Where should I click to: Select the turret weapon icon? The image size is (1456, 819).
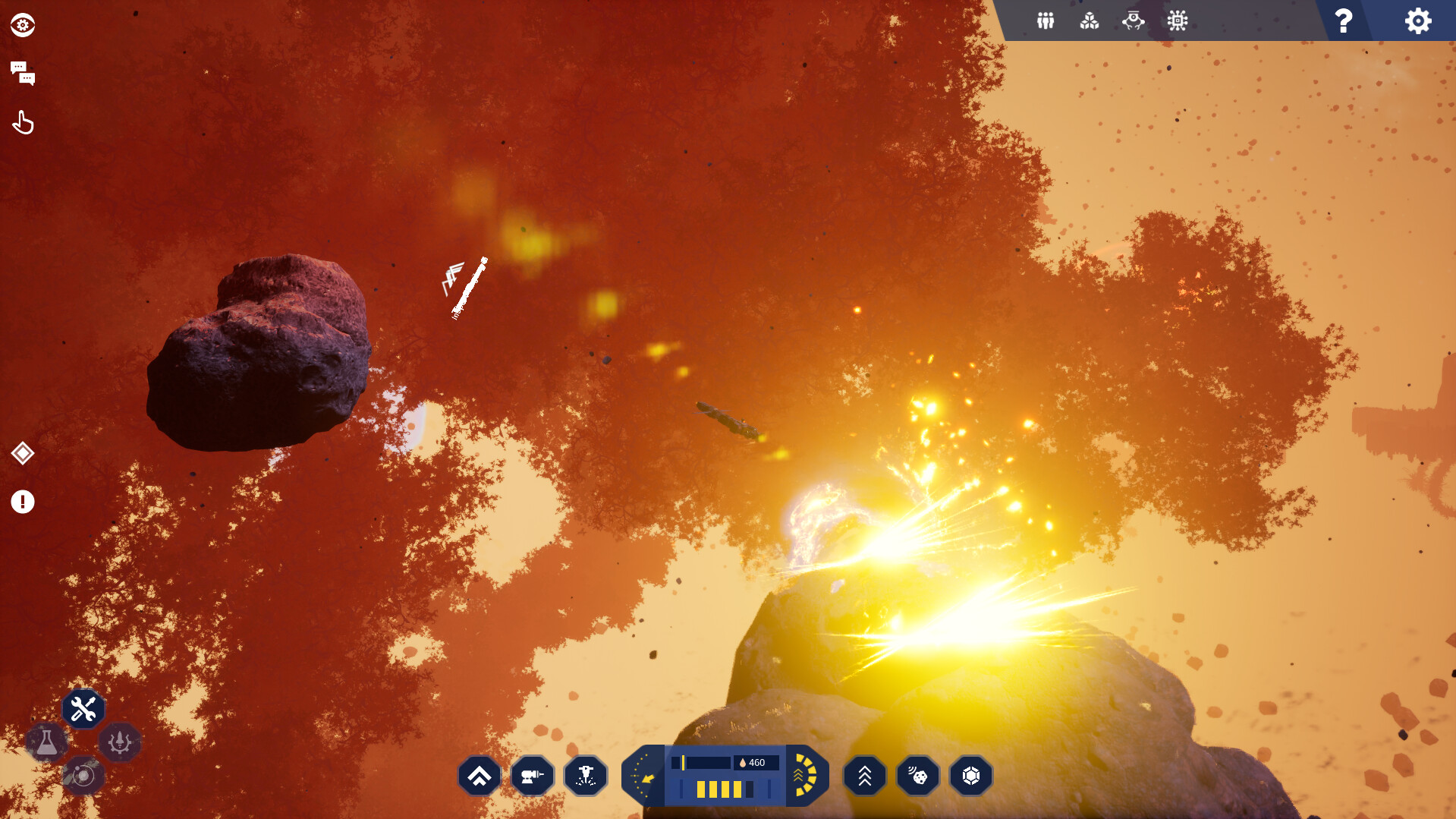[533, 775]
